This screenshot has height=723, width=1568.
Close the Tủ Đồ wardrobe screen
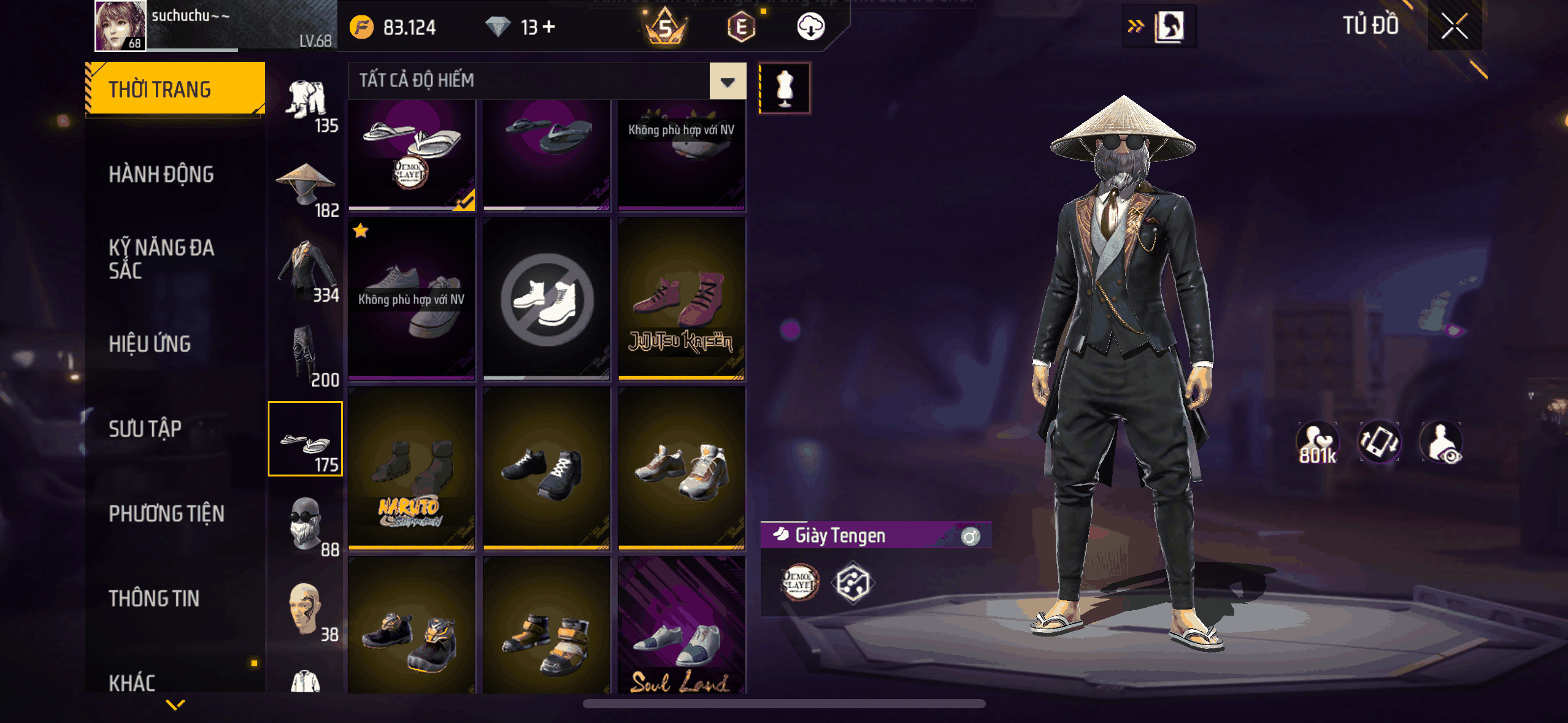tap(1454, 26)
